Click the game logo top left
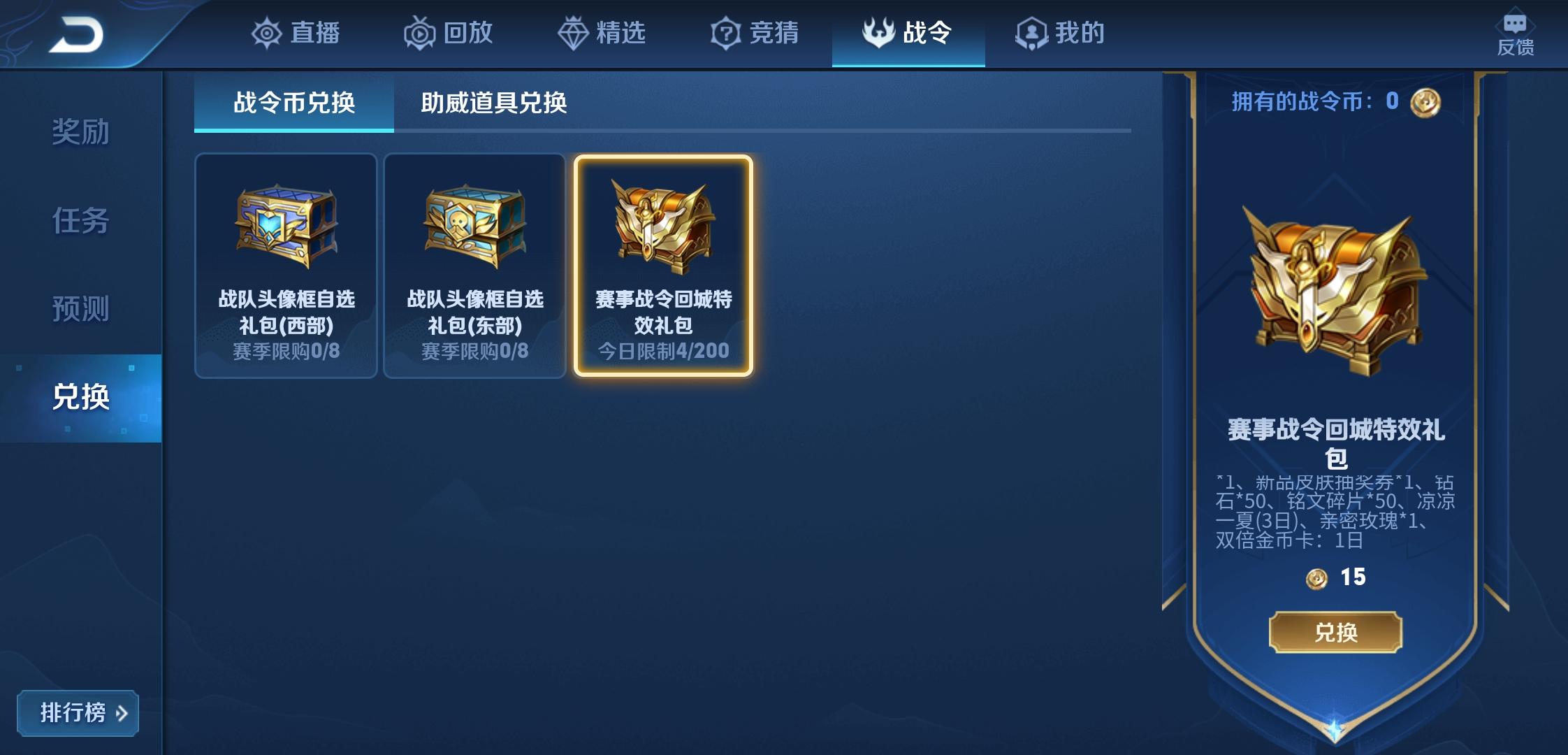Screen dimensions: 1568x755 82,34
